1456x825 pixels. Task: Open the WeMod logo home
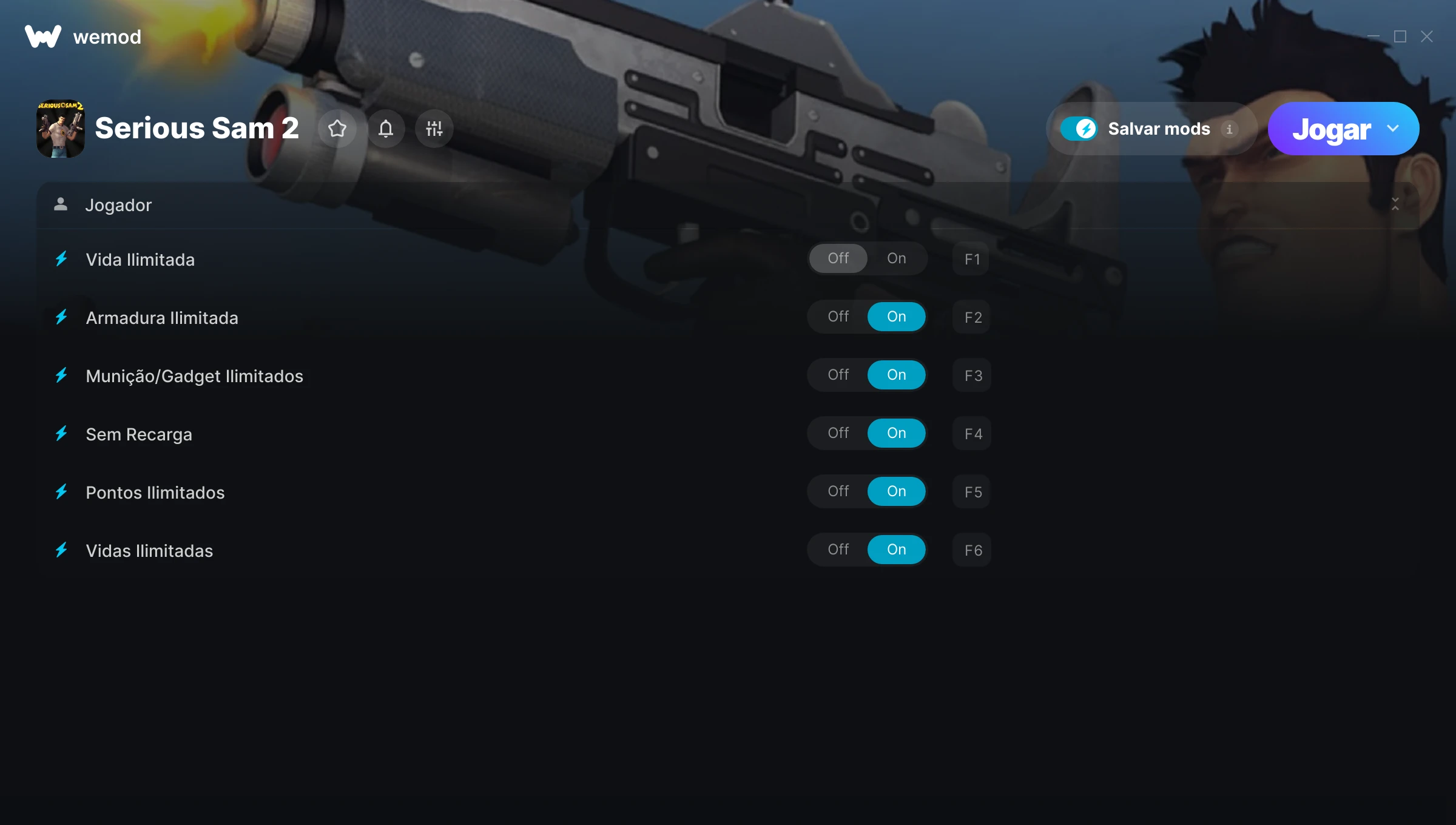pos(43,37)
